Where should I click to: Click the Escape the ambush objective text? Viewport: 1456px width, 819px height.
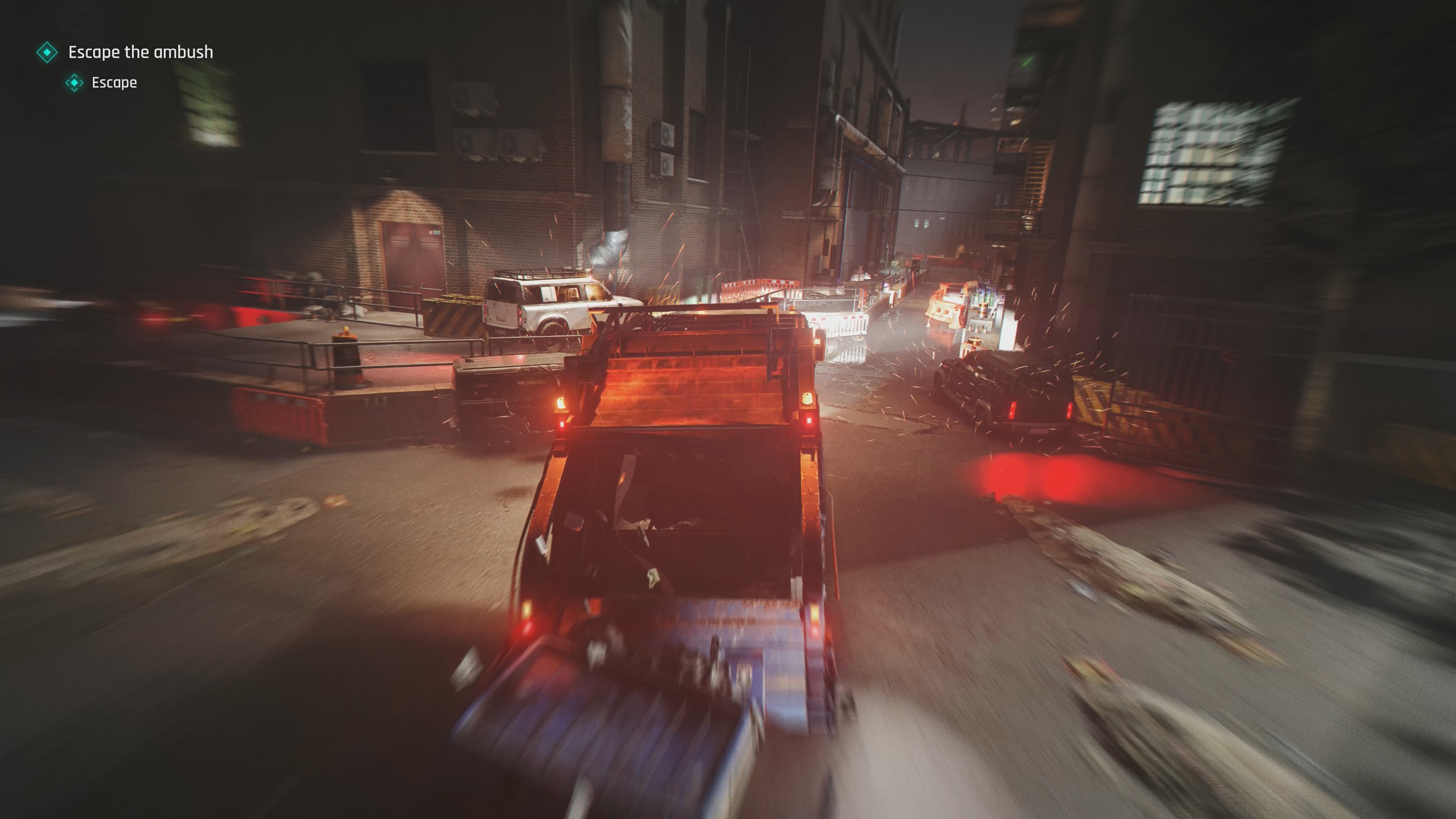(140, 52)
